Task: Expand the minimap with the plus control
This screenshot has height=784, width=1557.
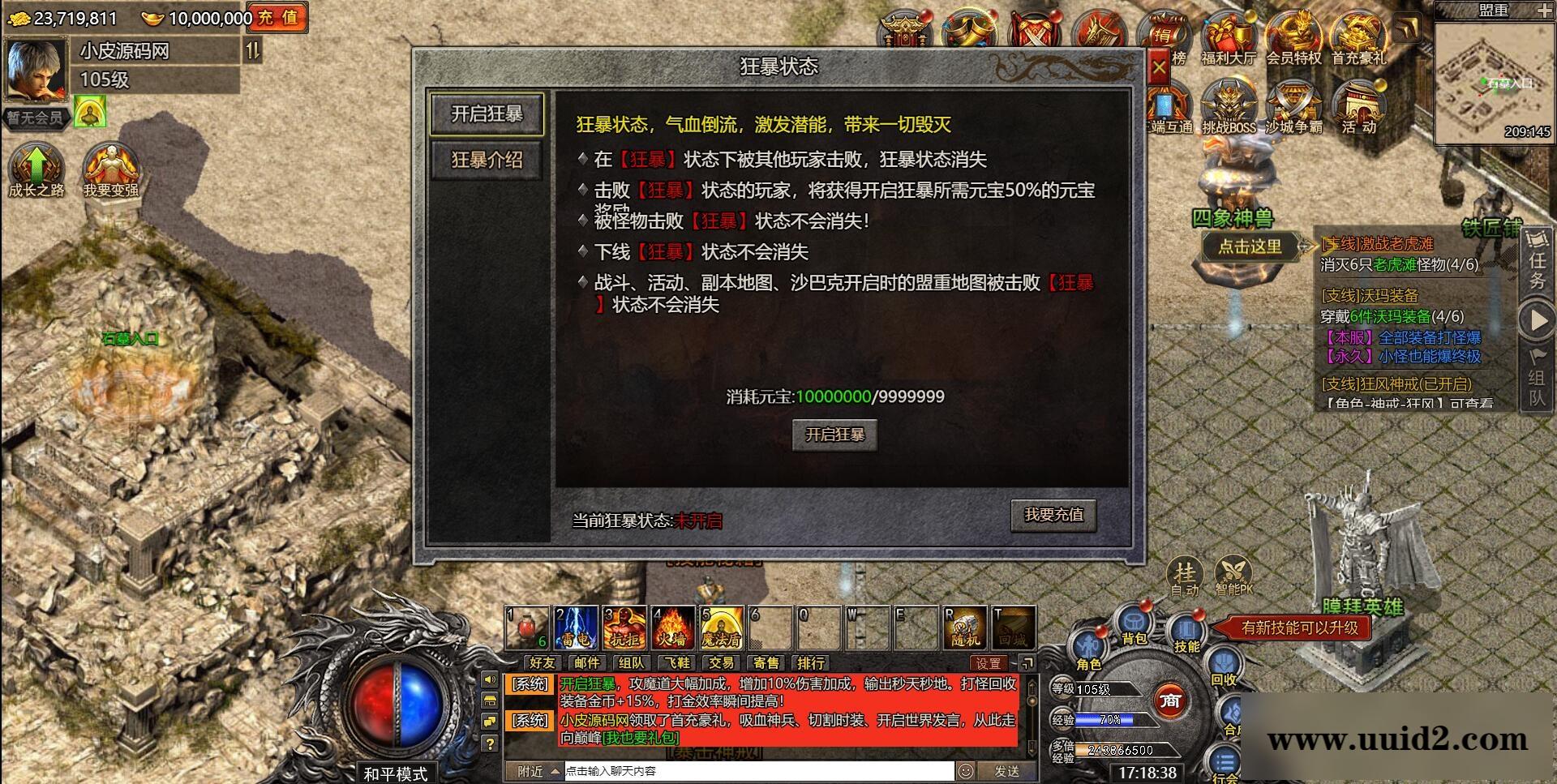Action: tap(1546, 10)
